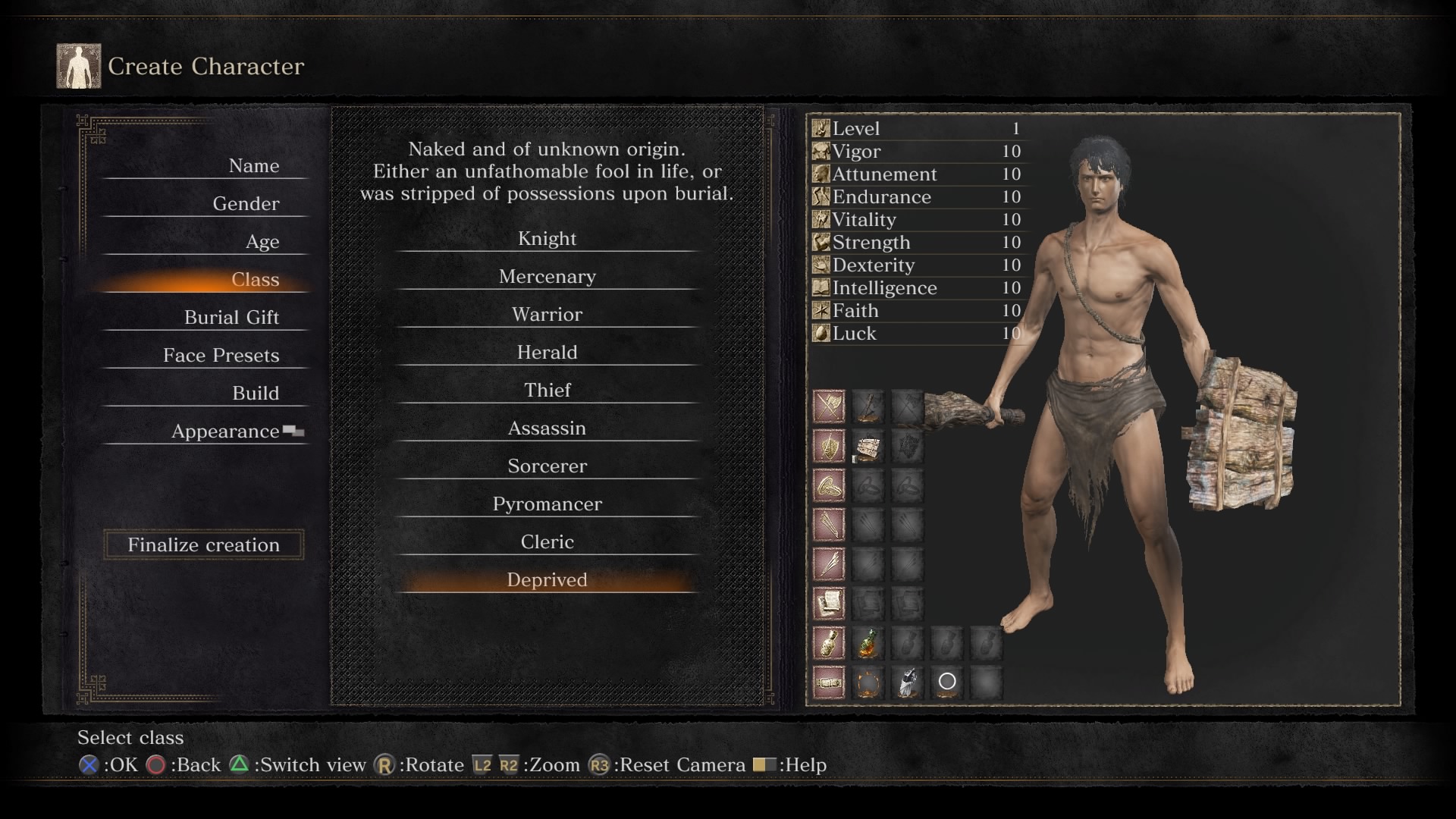The width and height of the screenshot is (1456, 819).
Task: Choose the Thief class
Action: coord(547,391)
